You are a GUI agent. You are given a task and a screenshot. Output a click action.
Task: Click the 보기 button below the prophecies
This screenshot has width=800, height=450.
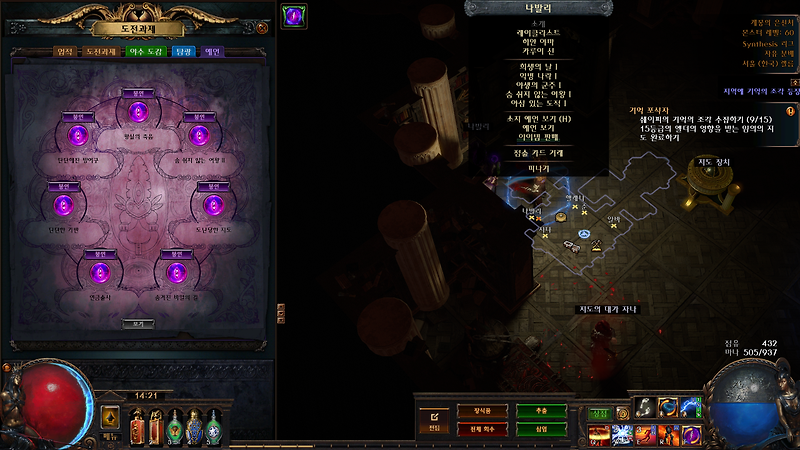click(x=138, y=324)
